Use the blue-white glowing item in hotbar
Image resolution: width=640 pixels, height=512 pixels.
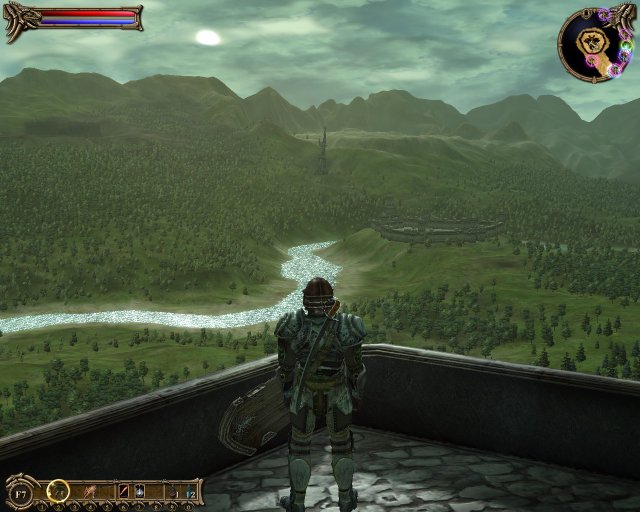140,491
